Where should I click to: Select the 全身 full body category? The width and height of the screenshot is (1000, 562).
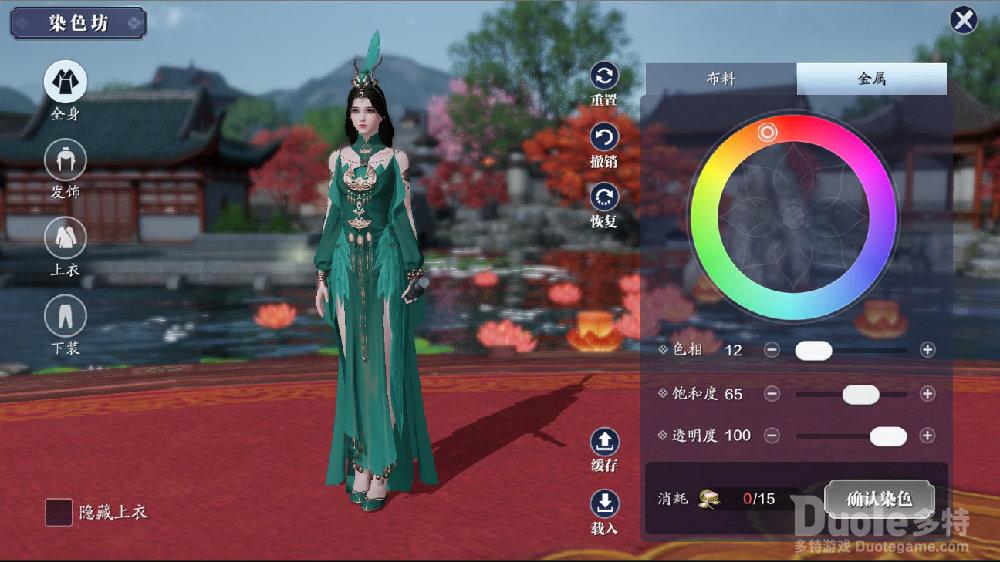65,82
